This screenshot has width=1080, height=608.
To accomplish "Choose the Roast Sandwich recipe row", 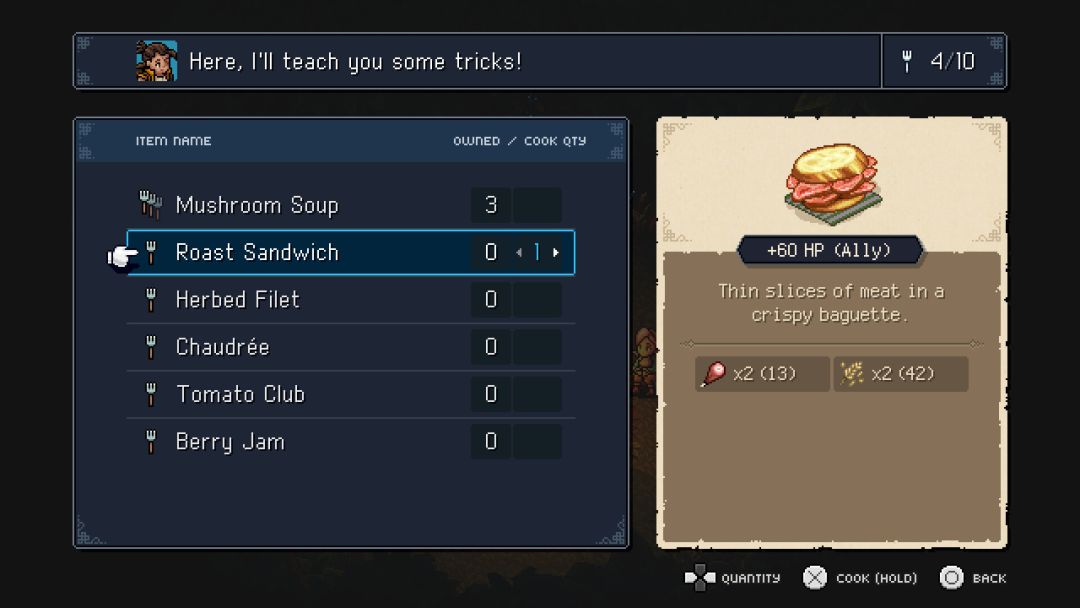I will pos(257,252).
